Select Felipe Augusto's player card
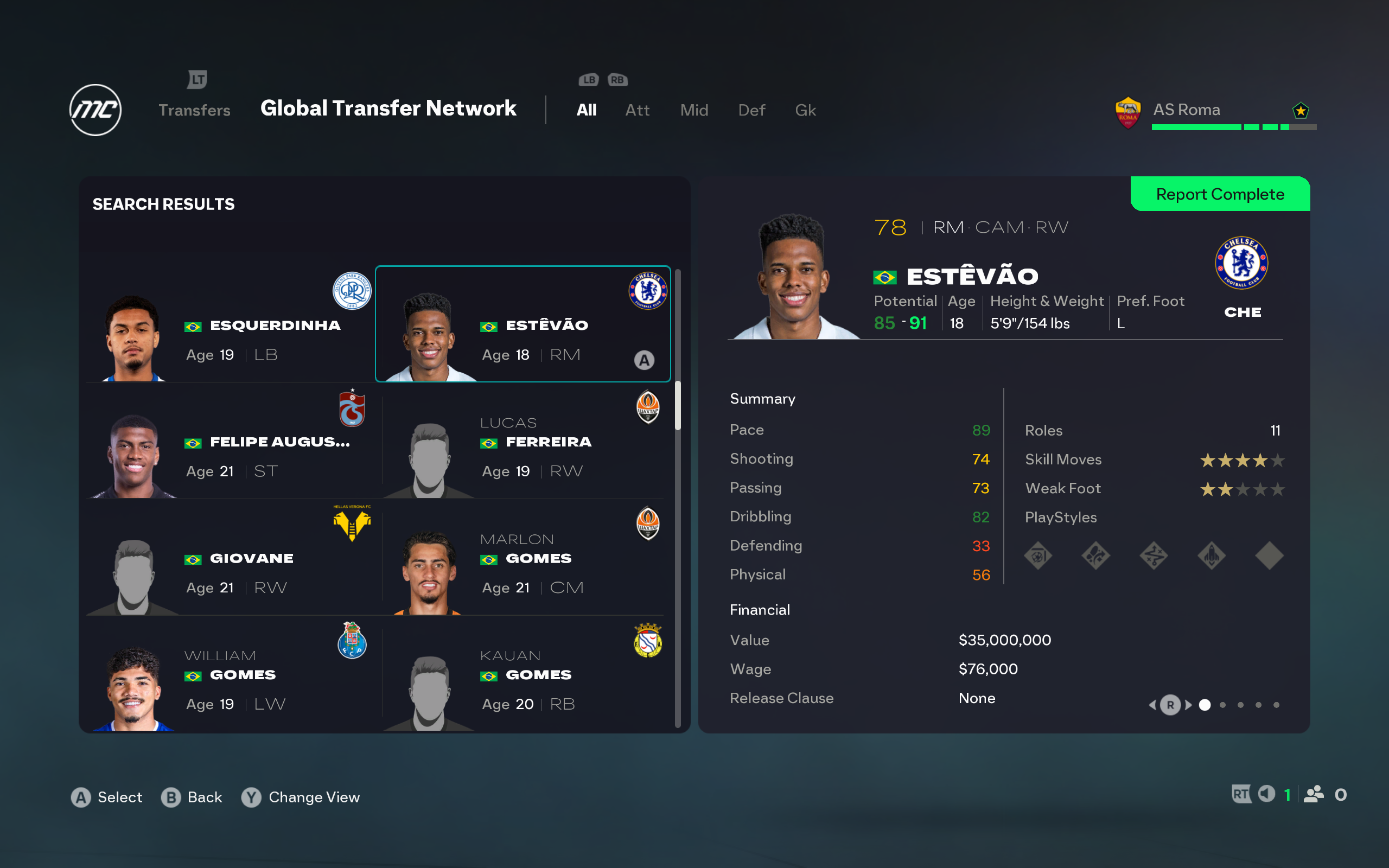The image size is (1389, 868). tap(230, 442)
